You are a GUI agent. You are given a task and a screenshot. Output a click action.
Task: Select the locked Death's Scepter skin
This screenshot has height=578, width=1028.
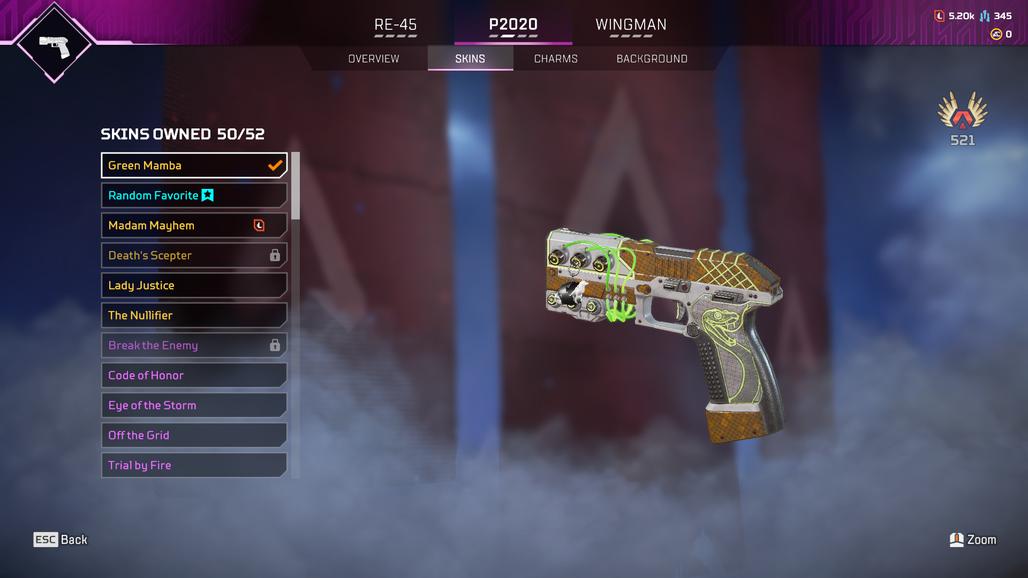(194, 256)
